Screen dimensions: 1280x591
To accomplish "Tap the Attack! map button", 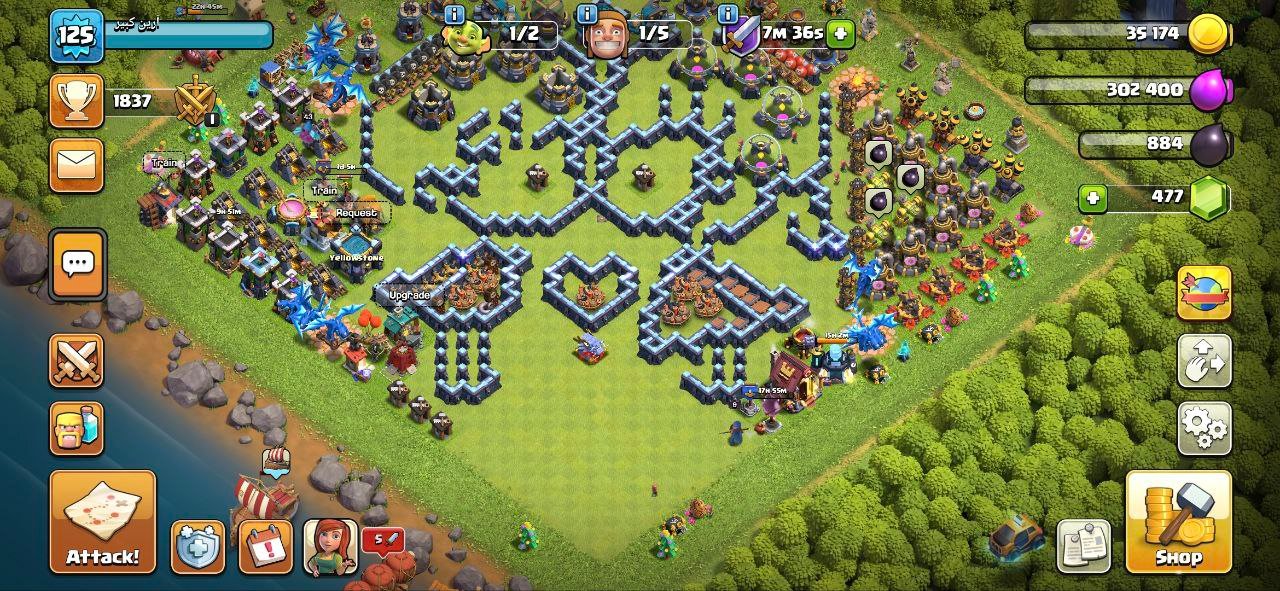I will coord(103,521).
